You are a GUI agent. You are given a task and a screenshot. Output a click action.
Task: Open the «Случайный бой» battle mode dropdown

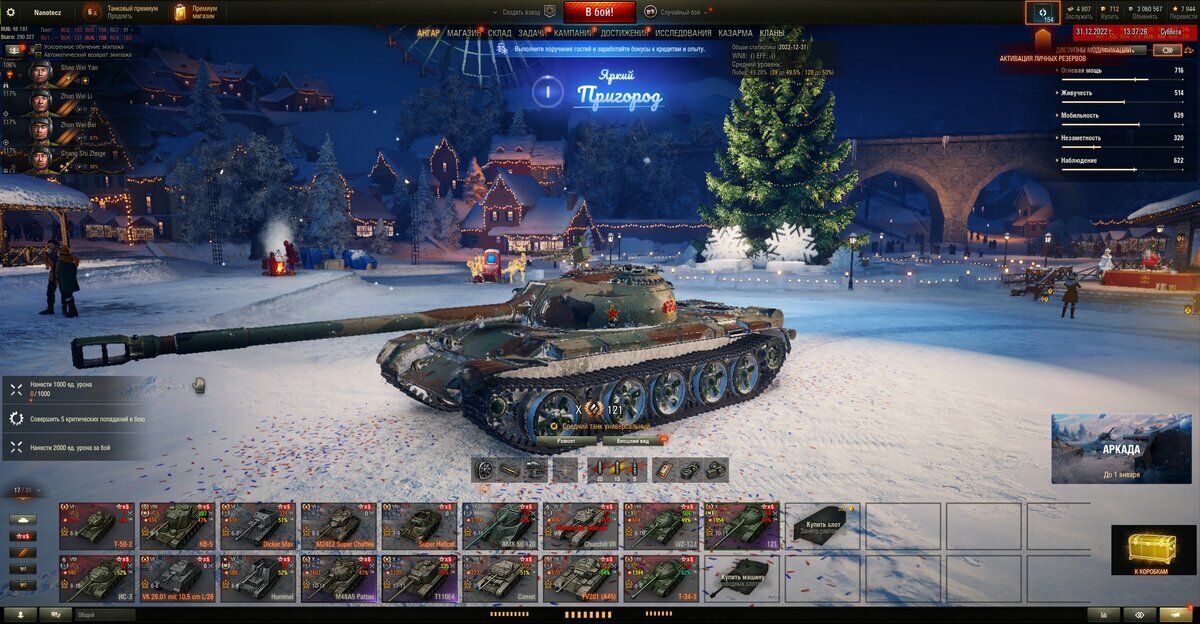[677, 12]
